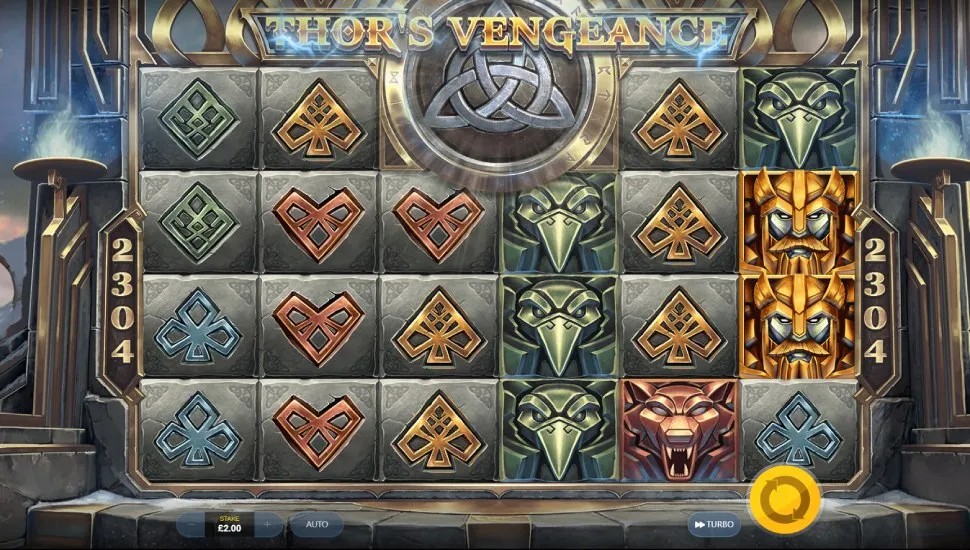Enable Turbo spin mode
The image size is (970, 550).
click(712, 524)
